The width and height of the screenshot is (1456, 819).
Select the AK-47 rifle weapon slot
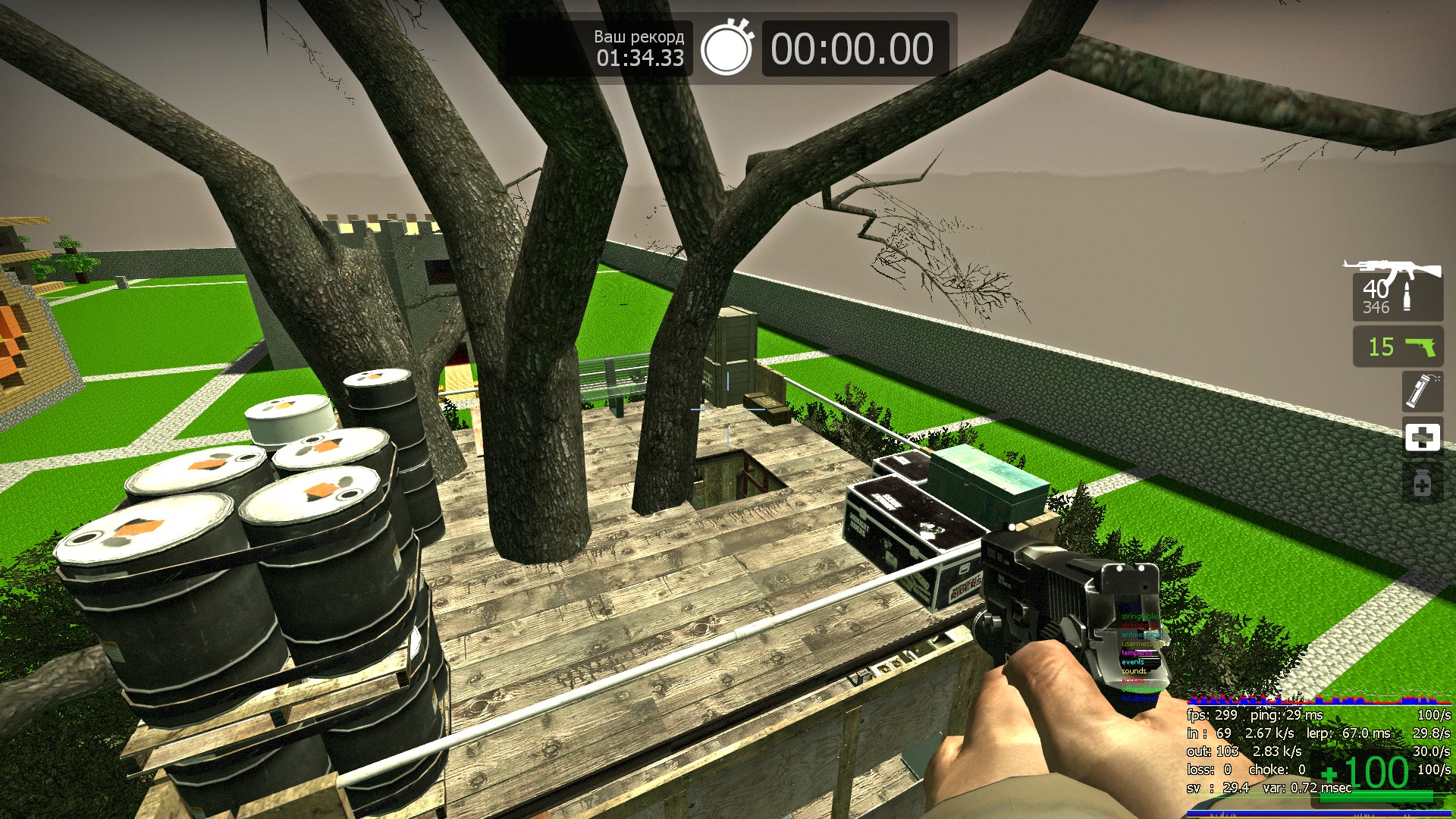pos(1397,291)
